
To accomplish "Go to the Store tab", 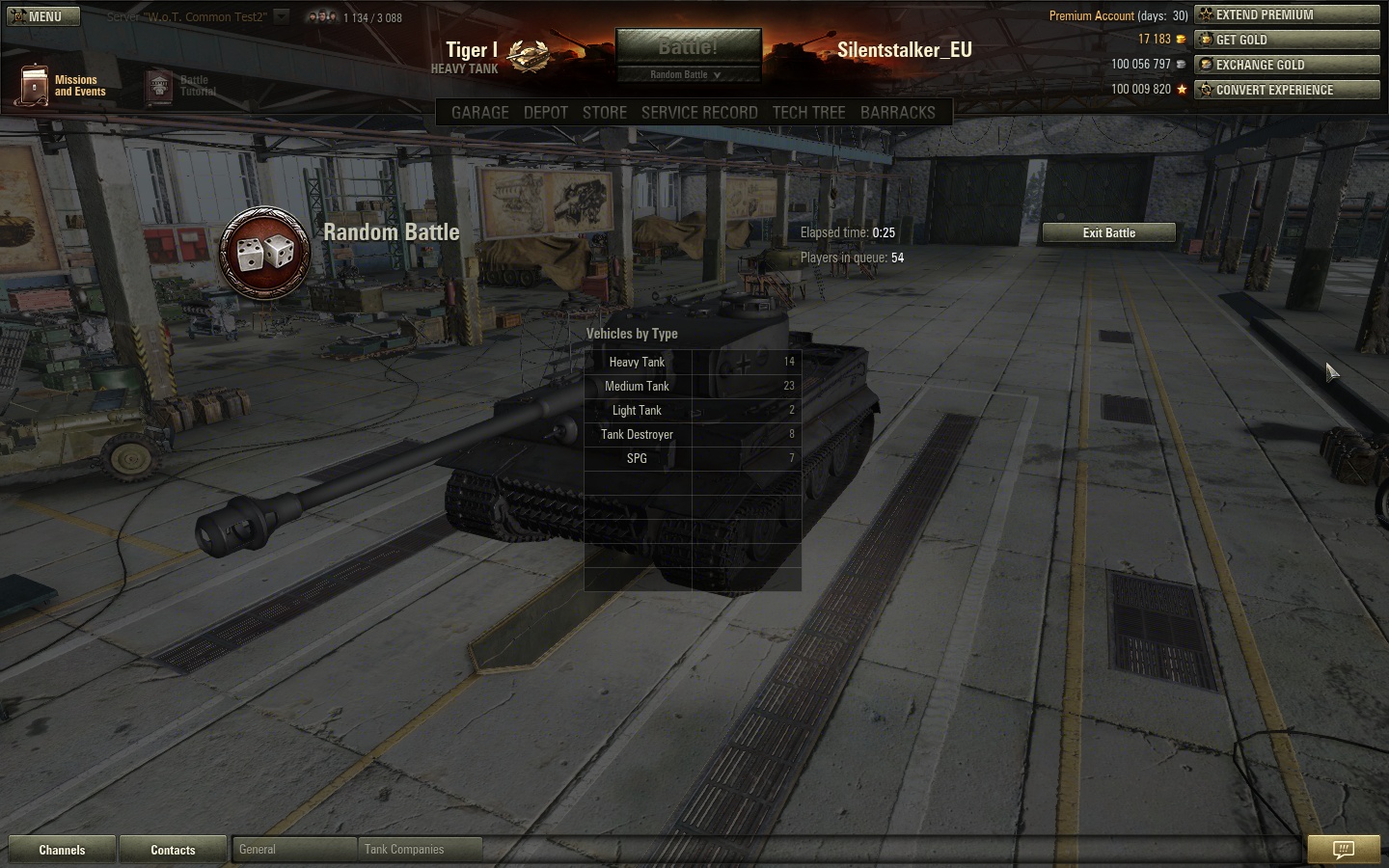I will point(604,112).
